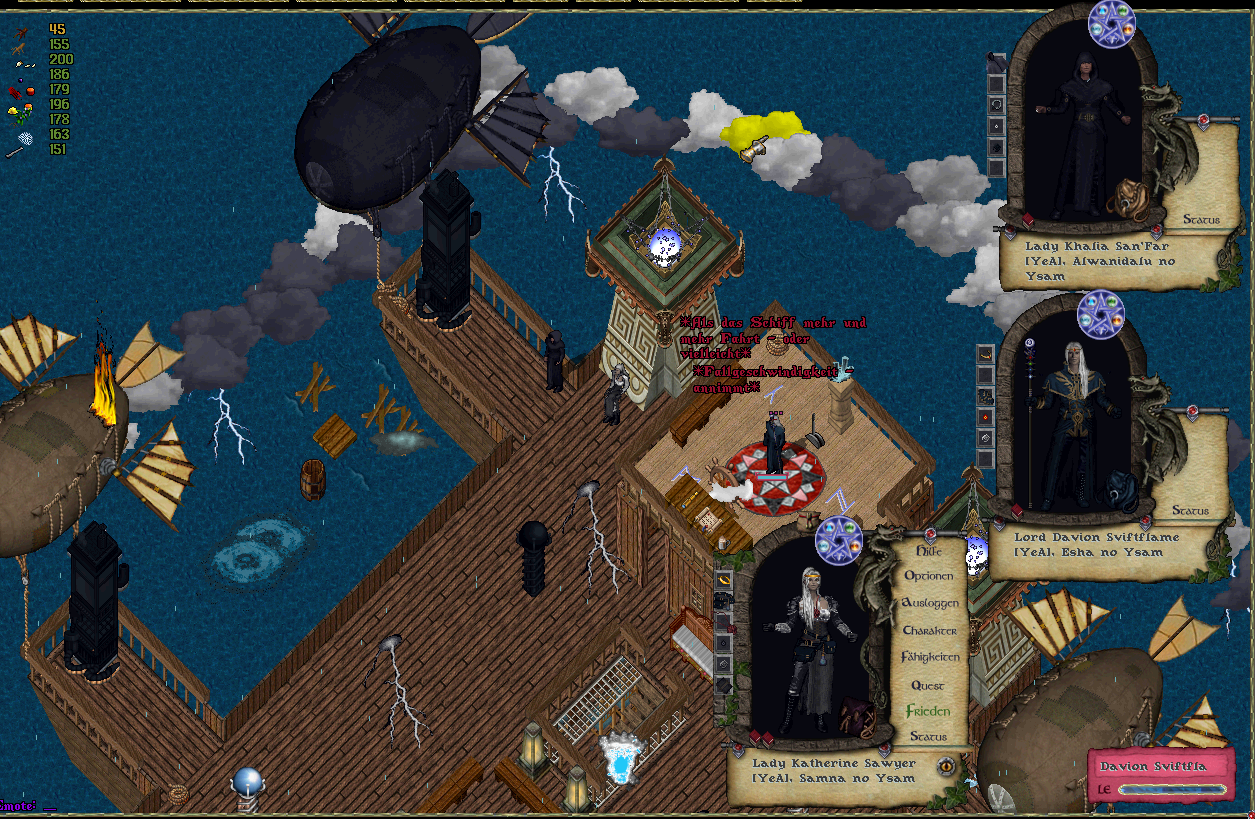This screenshot has width=1255, height=819.
Task: Open Optionen on Katherine's paperdoll
Action: [x=929, y=576]
